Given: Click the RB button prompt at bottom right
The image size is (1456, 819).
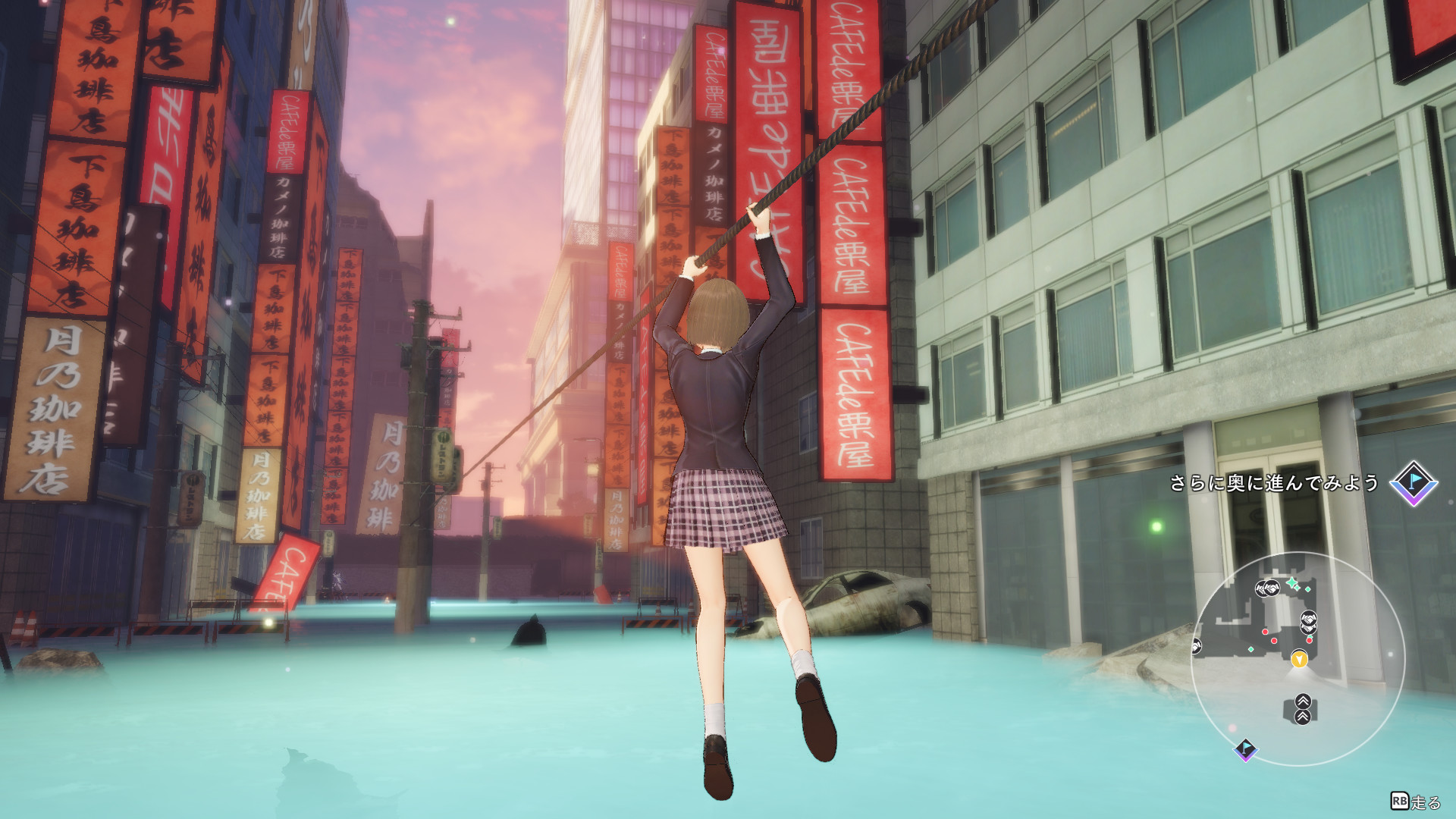Looking at the screenshot, I should point(1399,802).
